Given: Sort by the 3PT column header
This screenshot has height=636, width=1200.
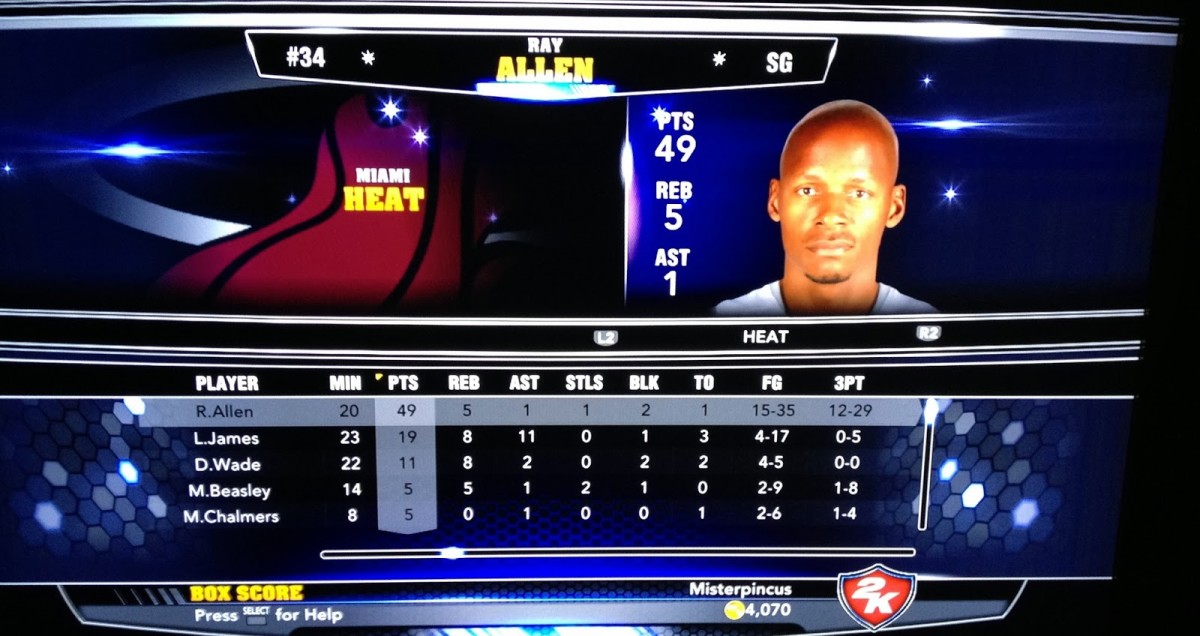Looking at the screenshot, I should pyautogui.click(x=849, y=383).
